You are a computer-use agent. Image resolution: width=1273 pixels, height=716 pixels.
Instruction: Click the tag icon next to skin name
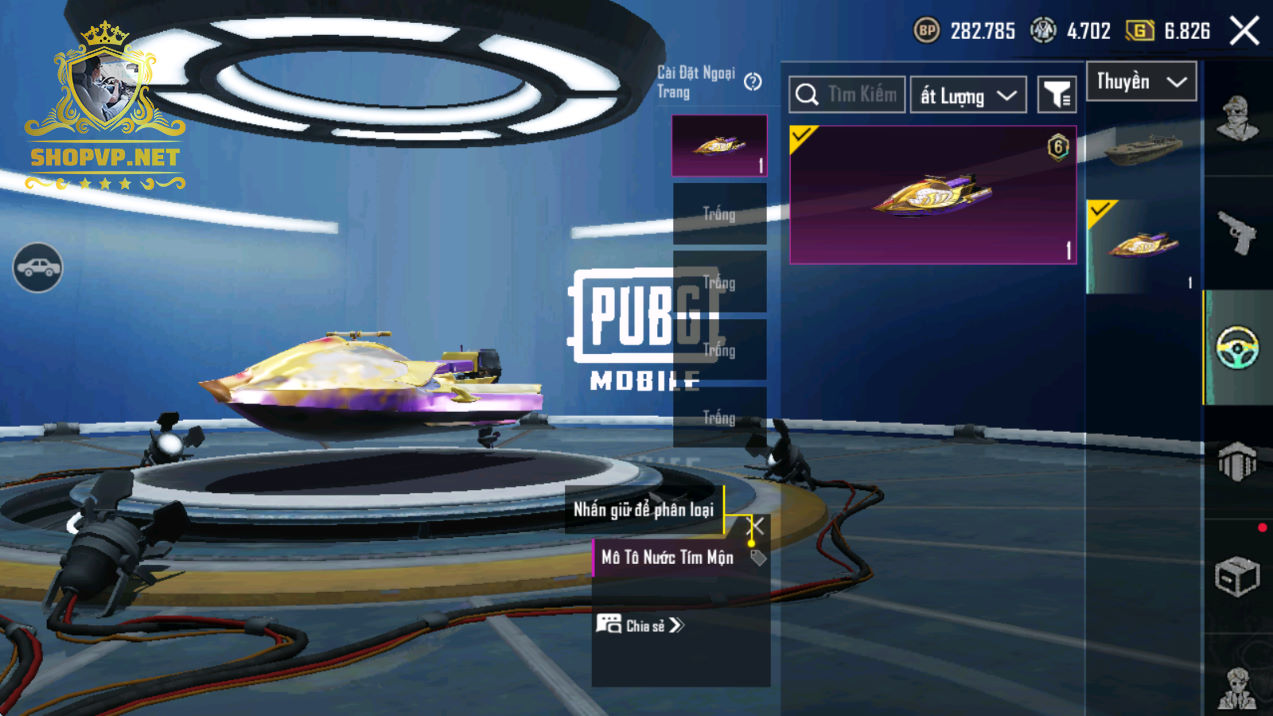click(758, 558)
